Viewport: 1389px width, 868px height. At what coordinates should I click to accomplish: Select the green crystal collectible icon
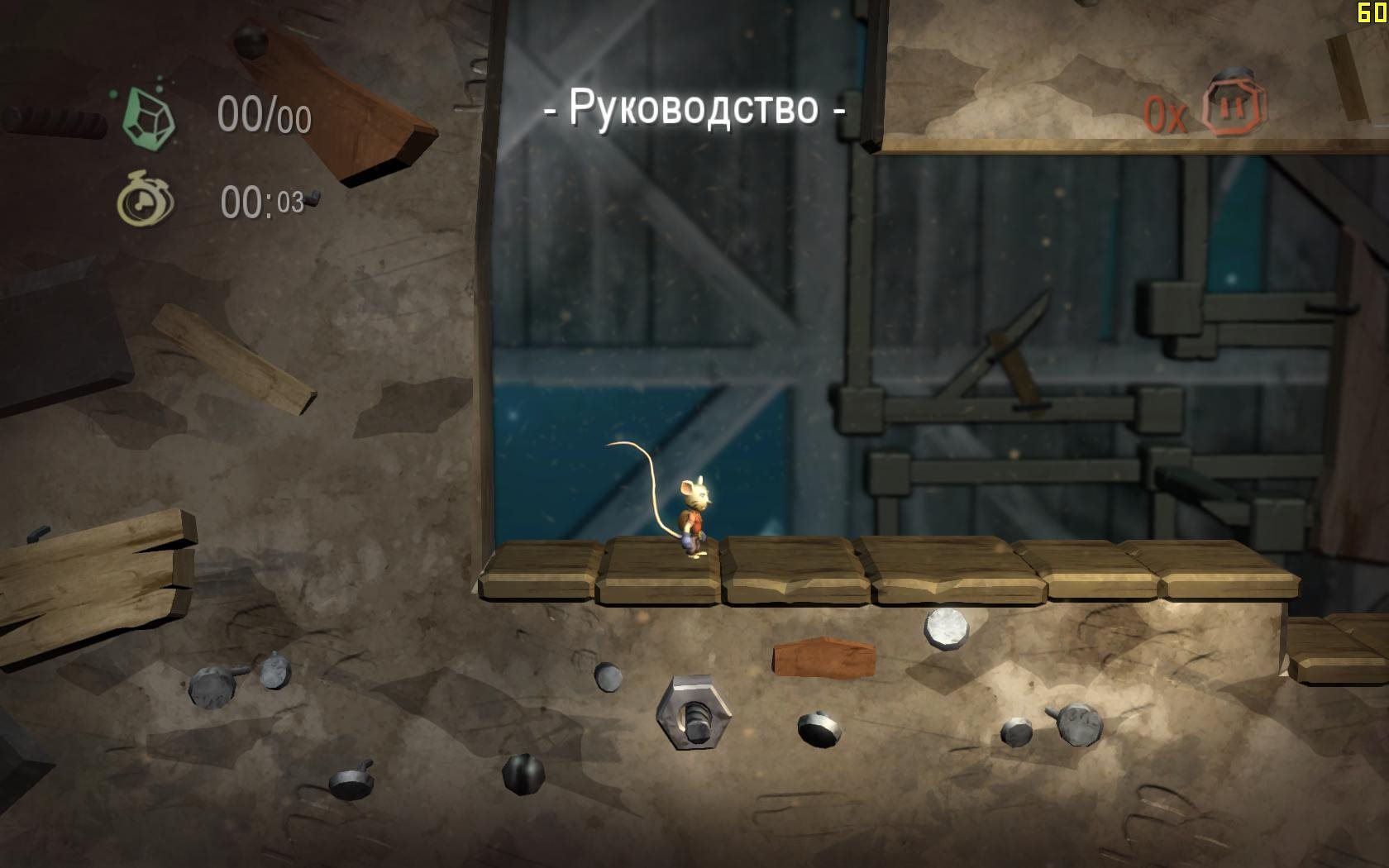(149, 116)
